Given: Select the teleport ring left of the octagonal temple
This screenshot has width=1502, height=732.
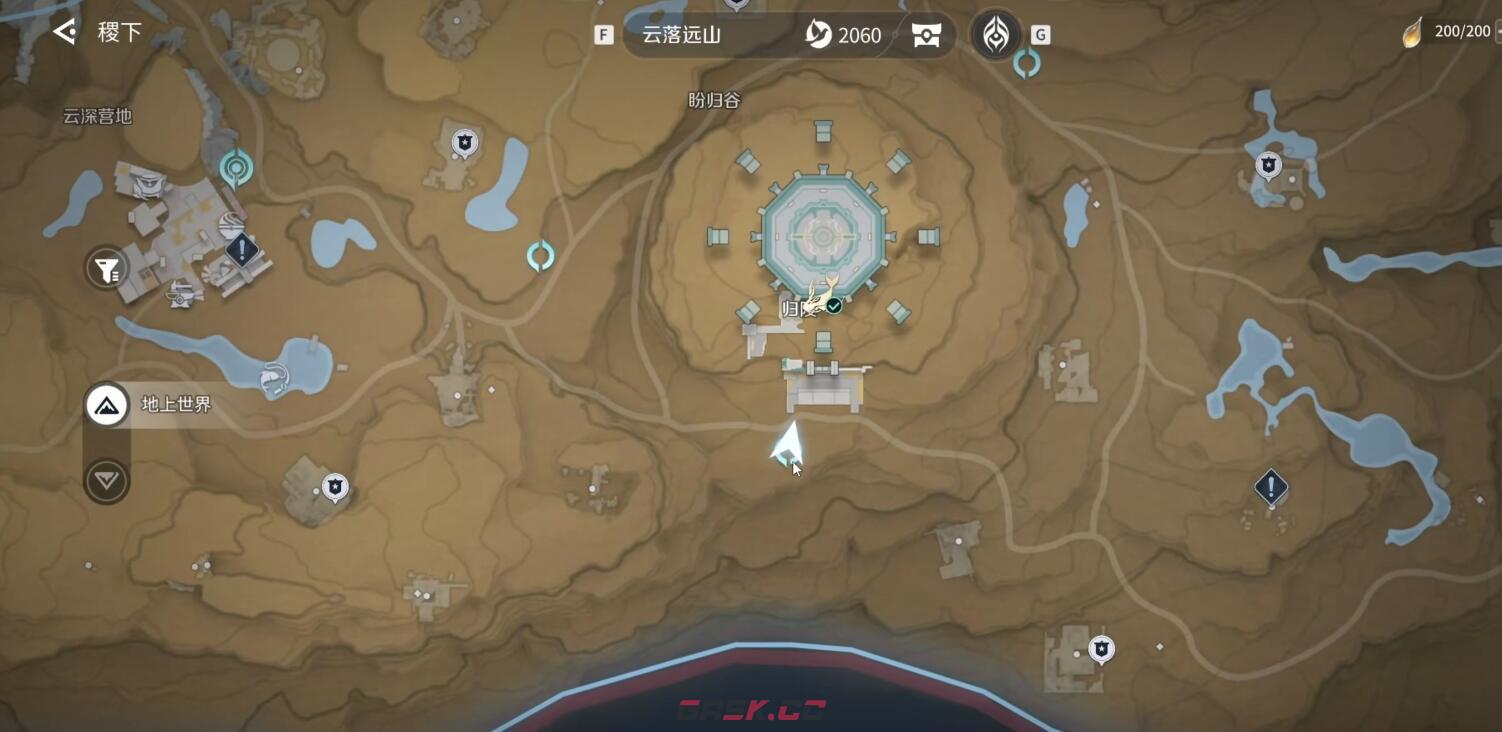Looking at the screenshot, I should [x=538, y=256].
